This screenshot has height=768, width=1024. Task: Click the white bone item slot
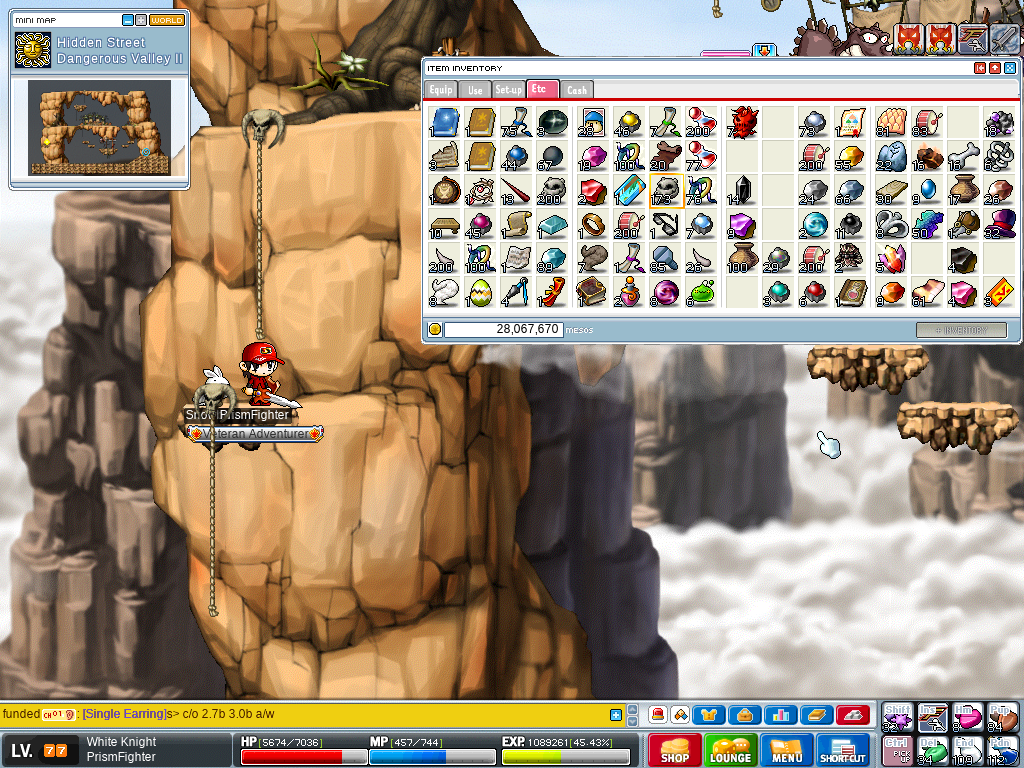(x=964, y=156)
